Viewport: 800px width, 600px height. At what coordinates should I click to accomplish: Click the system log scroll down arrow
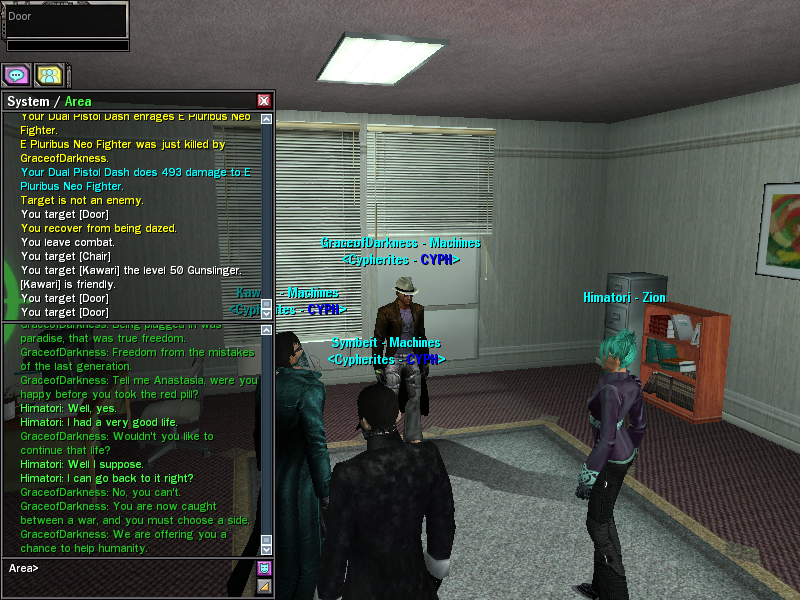pyautogui.click(x=266, y=313)
